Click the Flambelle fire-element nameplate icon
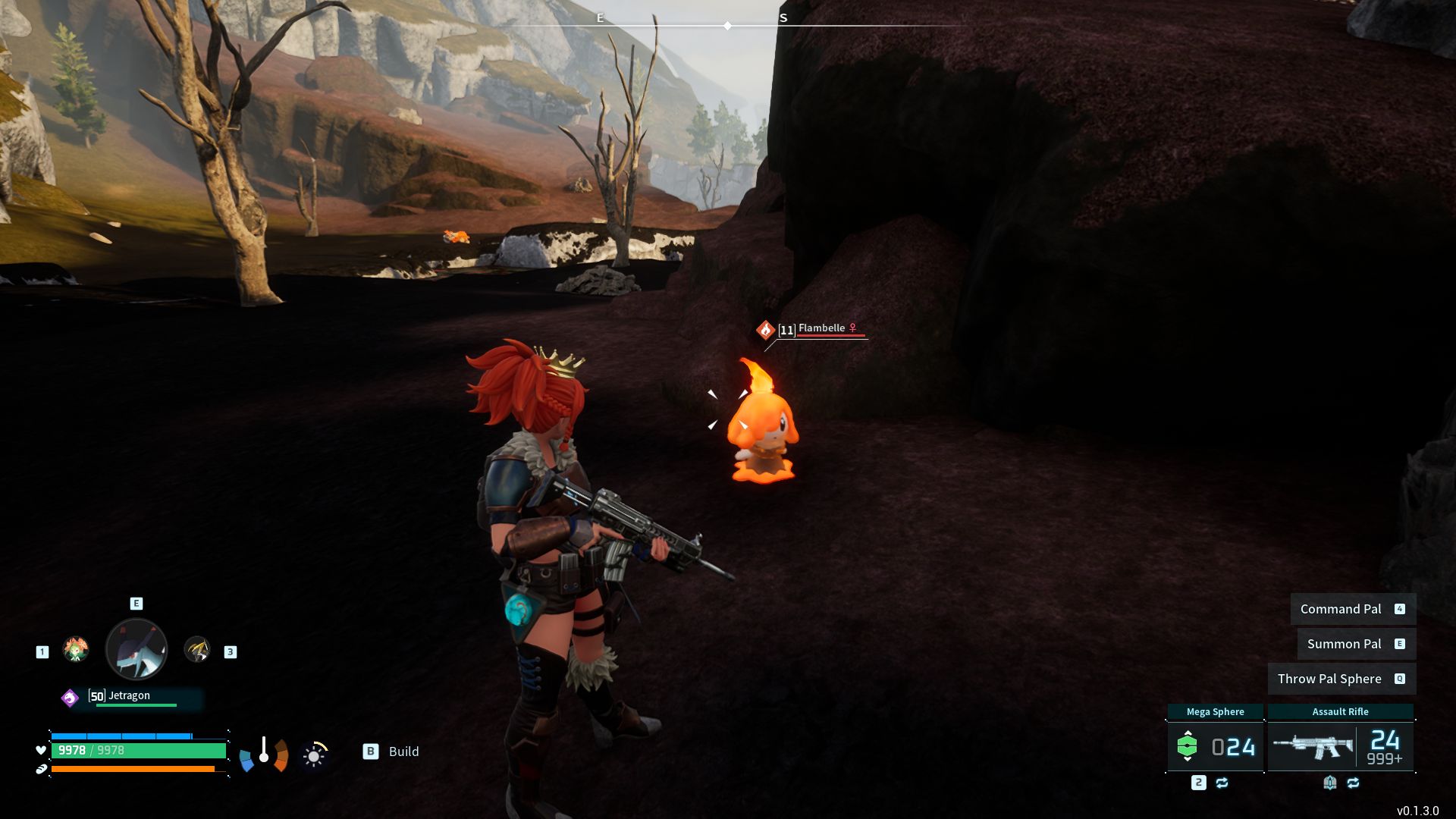This screenshot has width=1456, height=819. (x=765, y=330)
